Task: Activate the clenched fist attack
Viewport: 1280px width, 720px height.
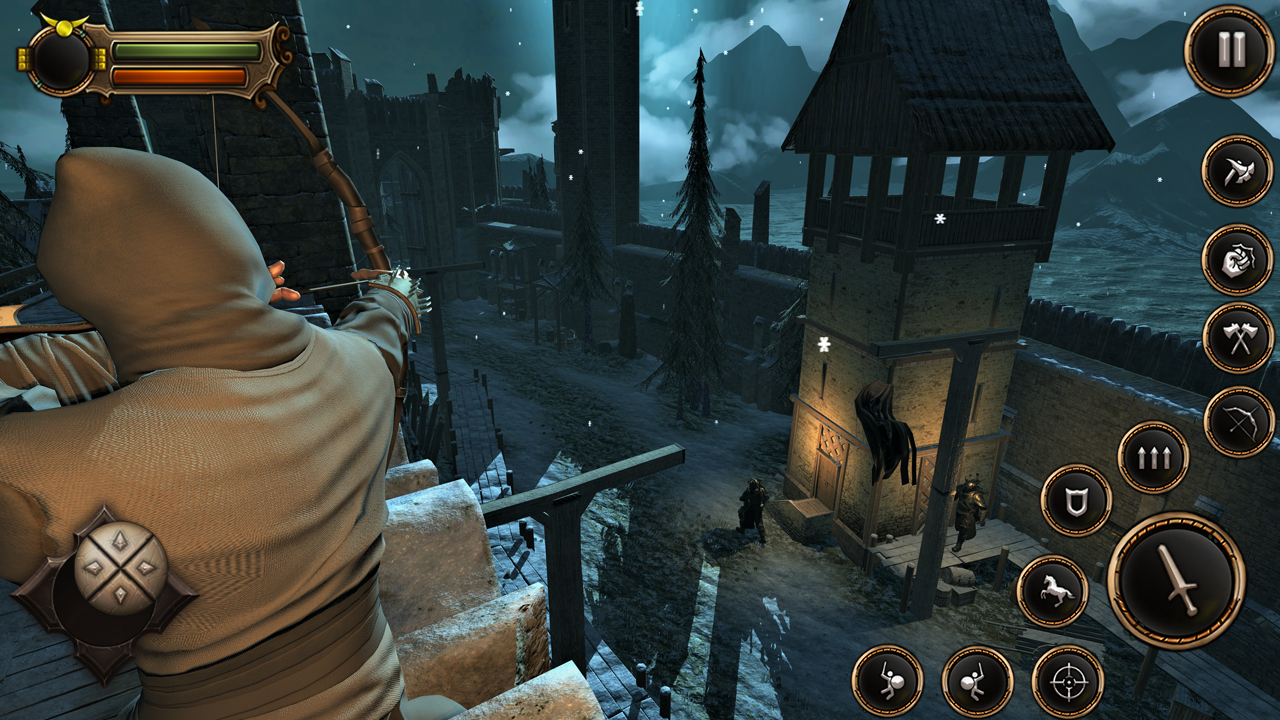Action: [x=1237, y=259]
